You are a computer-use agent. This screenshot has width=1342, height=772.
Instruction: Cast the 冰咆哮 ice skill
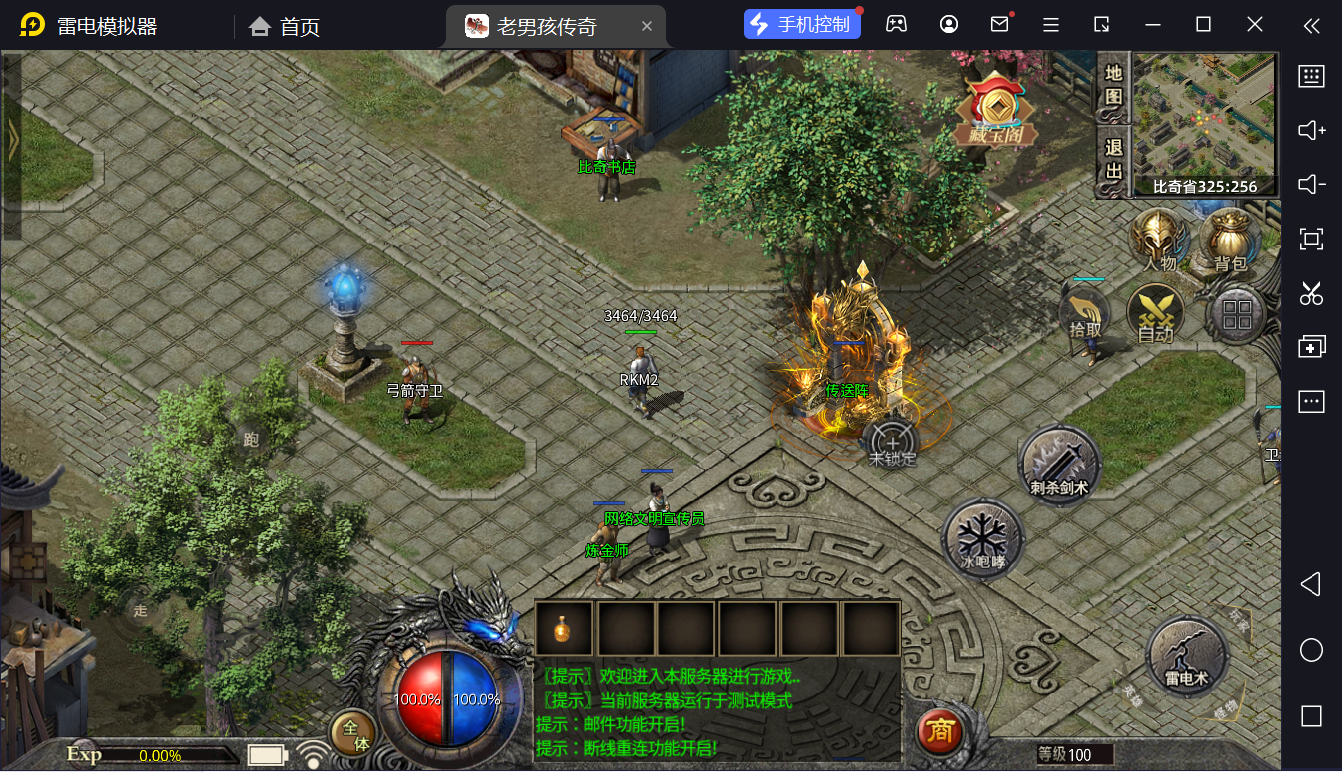[982, 540]
